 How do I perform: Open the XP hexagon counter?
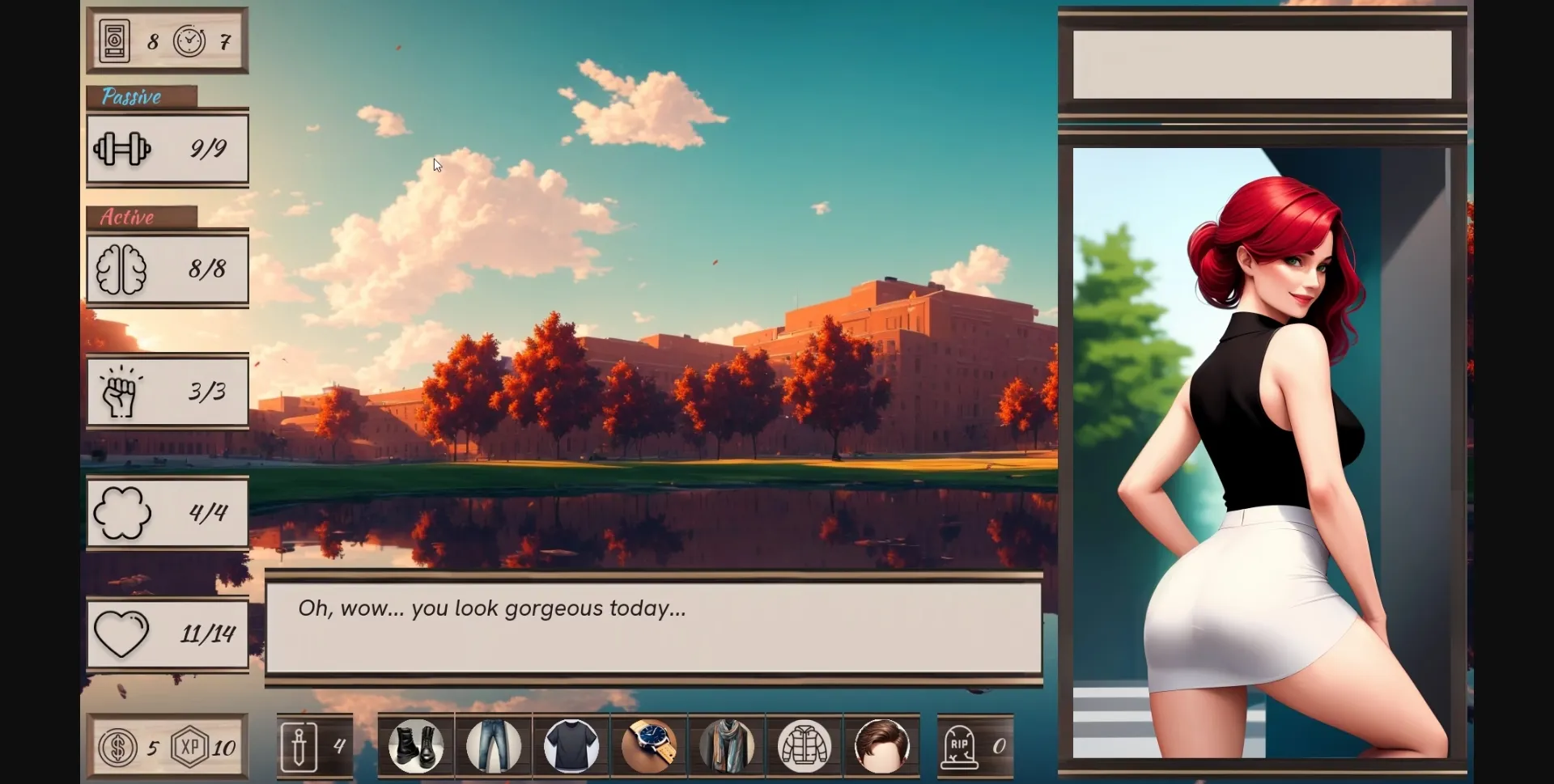pyautogui.click(x=188, y=748)
